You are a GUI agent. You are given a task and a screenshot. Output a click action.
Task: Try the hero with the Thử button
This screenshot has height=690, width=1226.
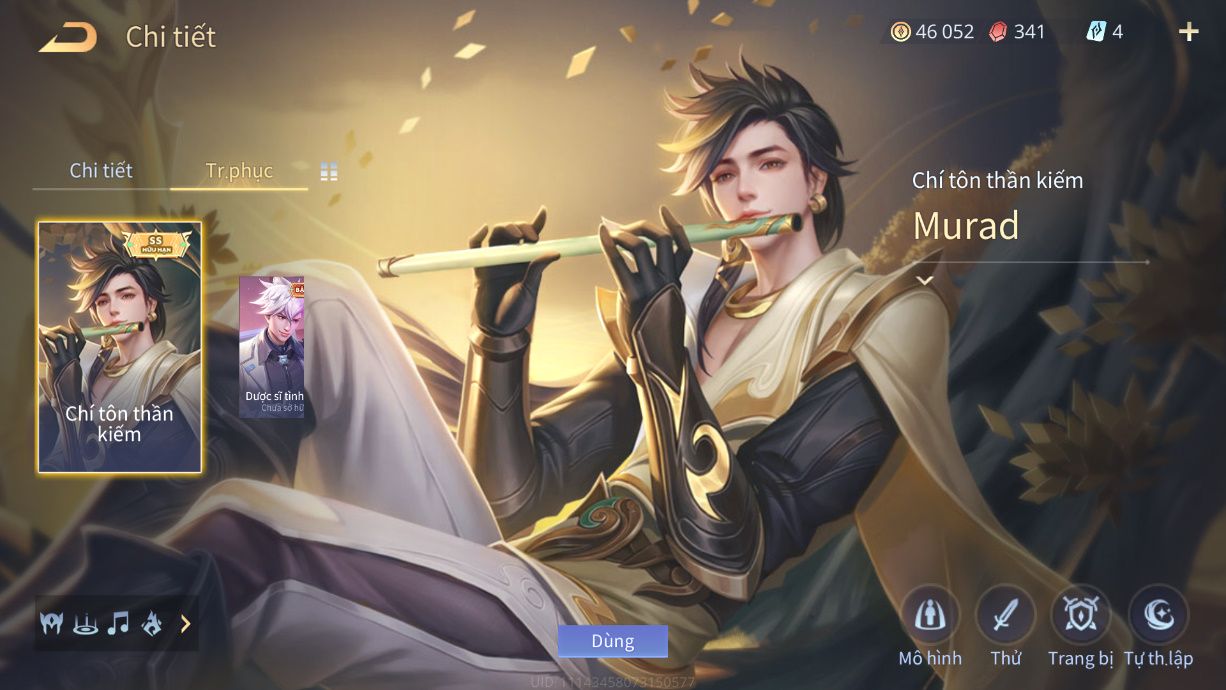click(1006, 615)
